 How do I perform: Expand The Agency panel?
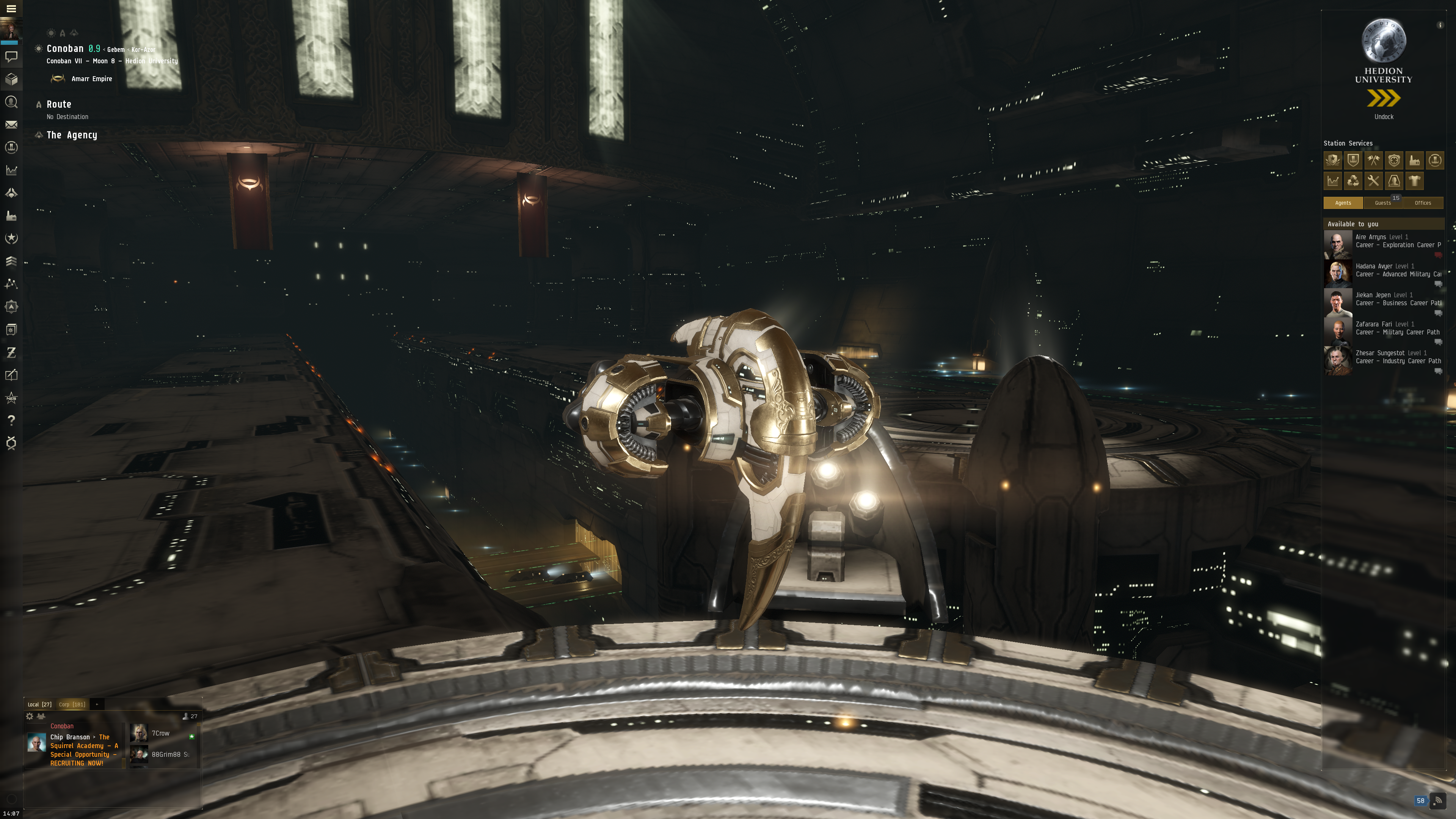71,135
